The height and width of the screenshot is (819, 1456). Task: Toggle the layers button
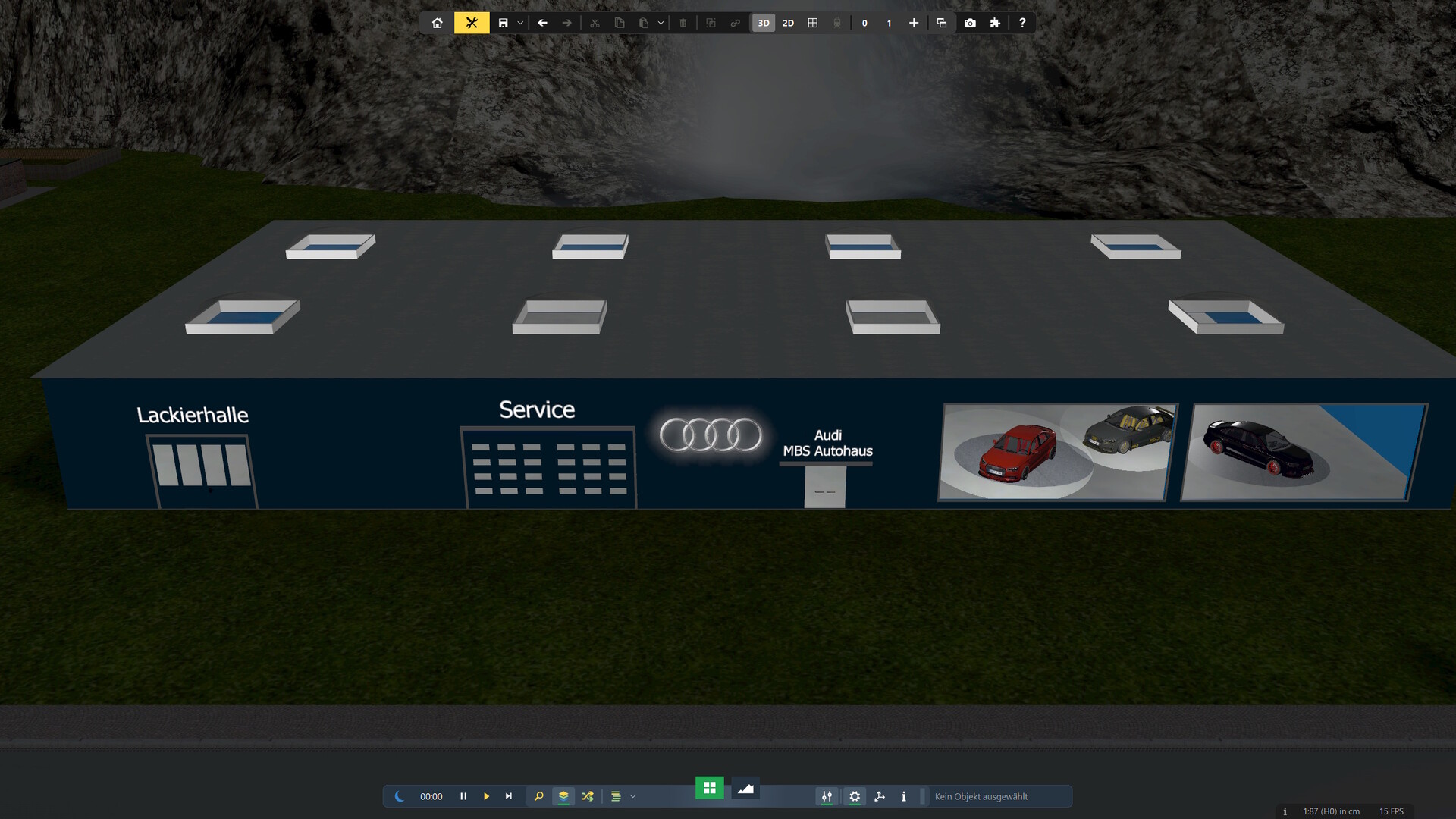pyautogui.click(x=563, y=796)
